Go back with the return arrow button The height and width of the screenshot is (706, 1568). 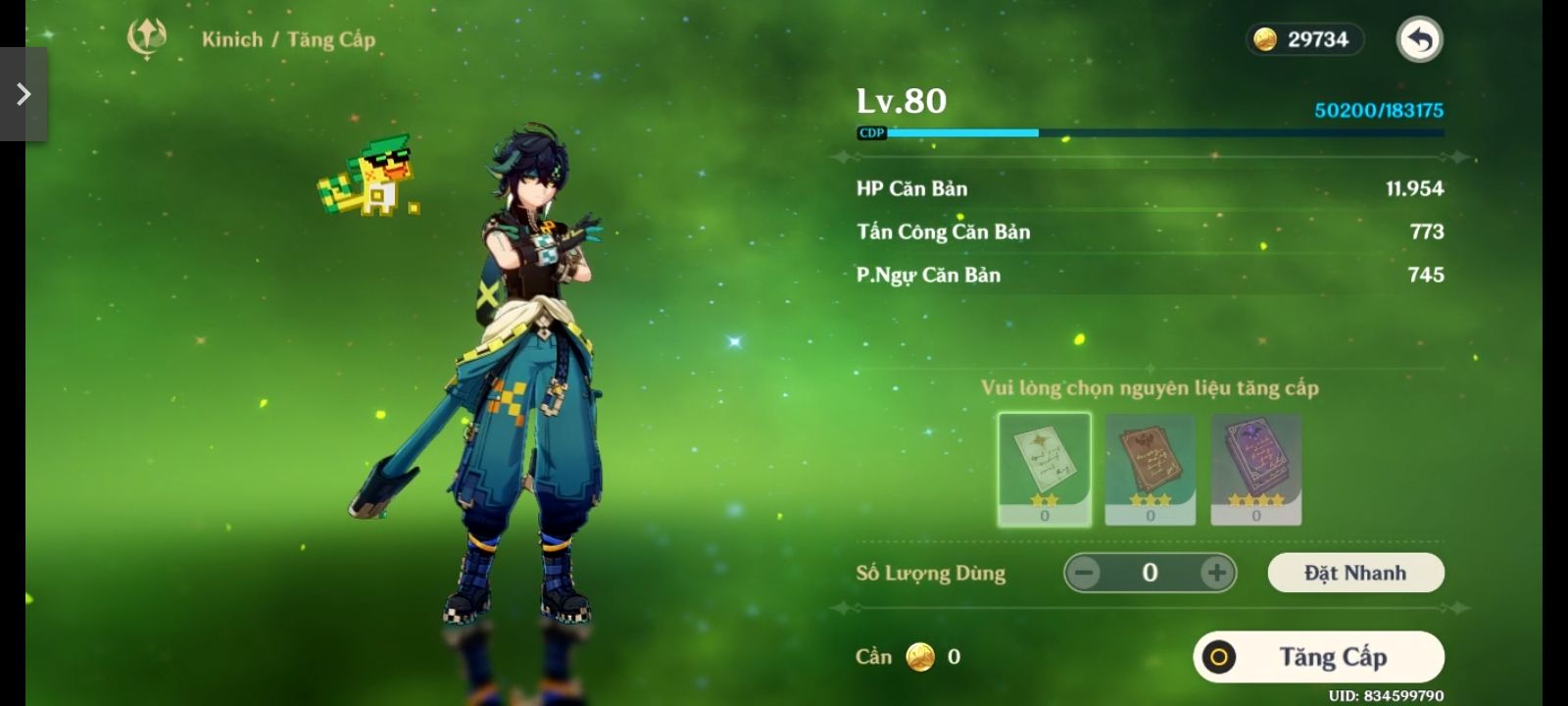pos(1419,40)
